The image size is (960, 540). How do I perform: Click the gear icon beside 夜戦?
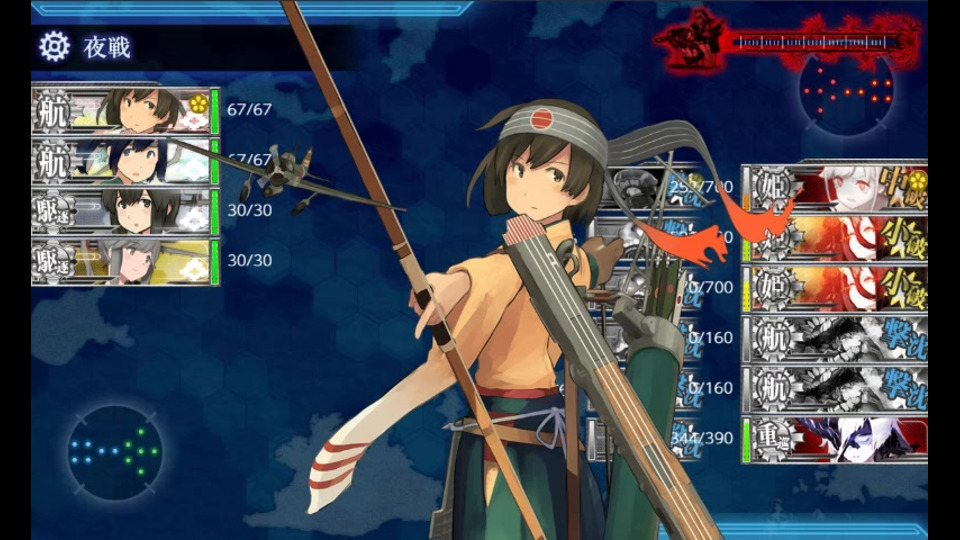54,46
